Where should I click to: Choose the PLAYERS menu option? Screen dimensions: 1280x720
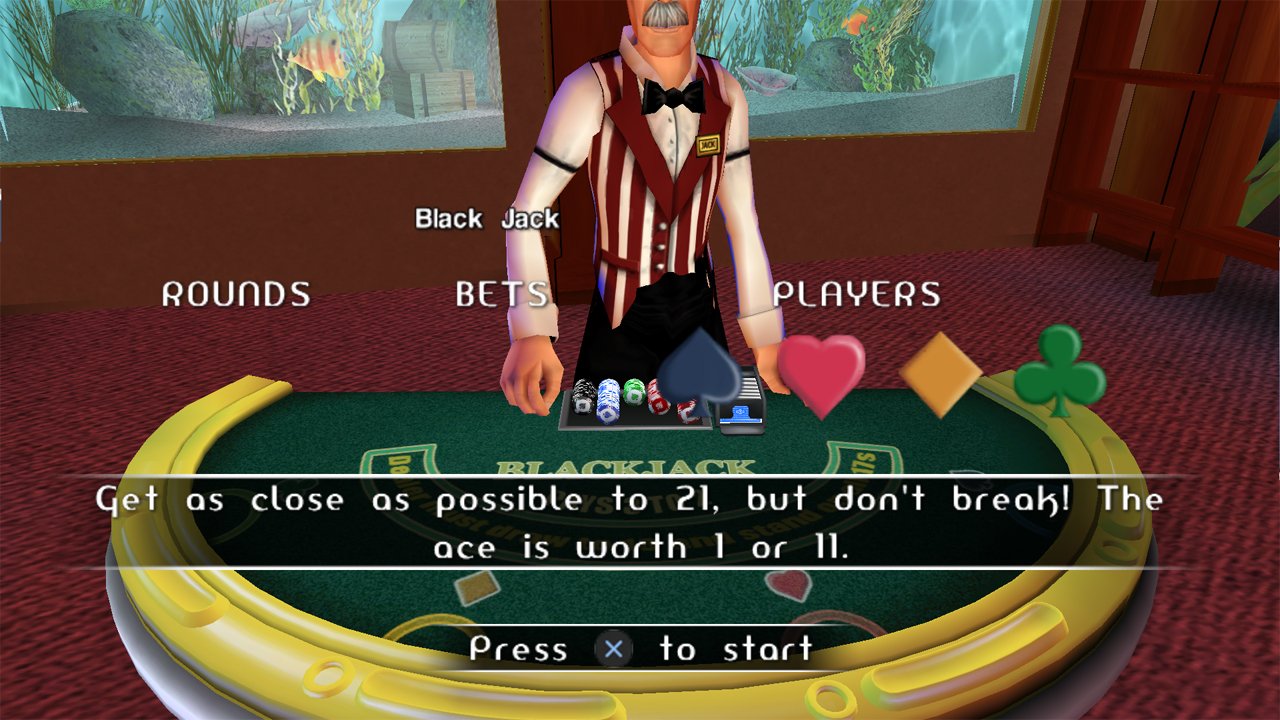[857, 294]
